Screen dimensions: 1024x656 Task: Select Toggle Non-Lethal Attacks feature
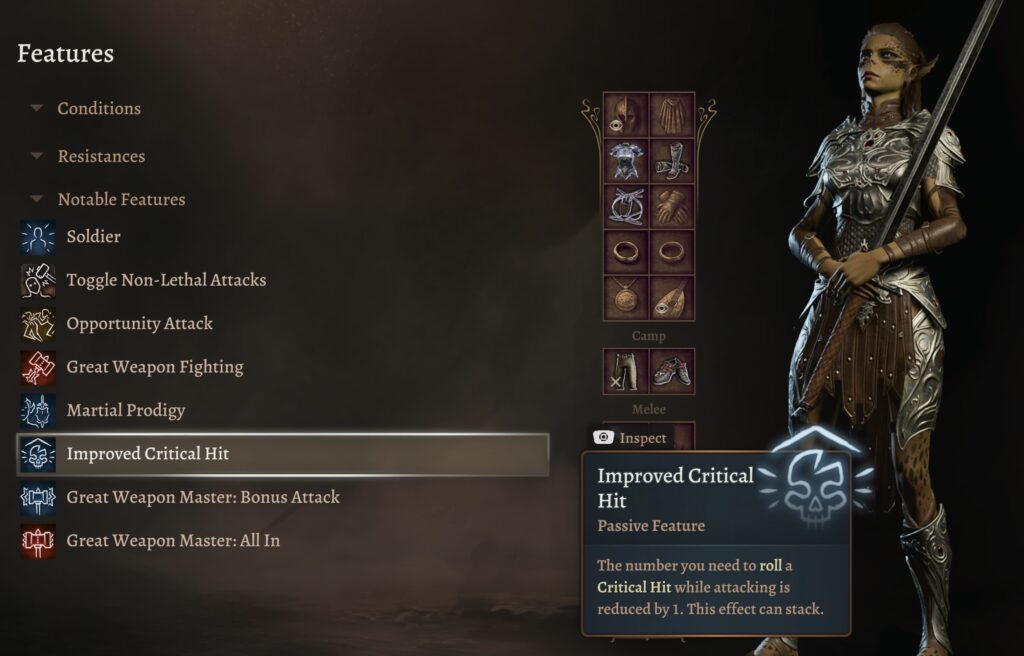(166, 280)
